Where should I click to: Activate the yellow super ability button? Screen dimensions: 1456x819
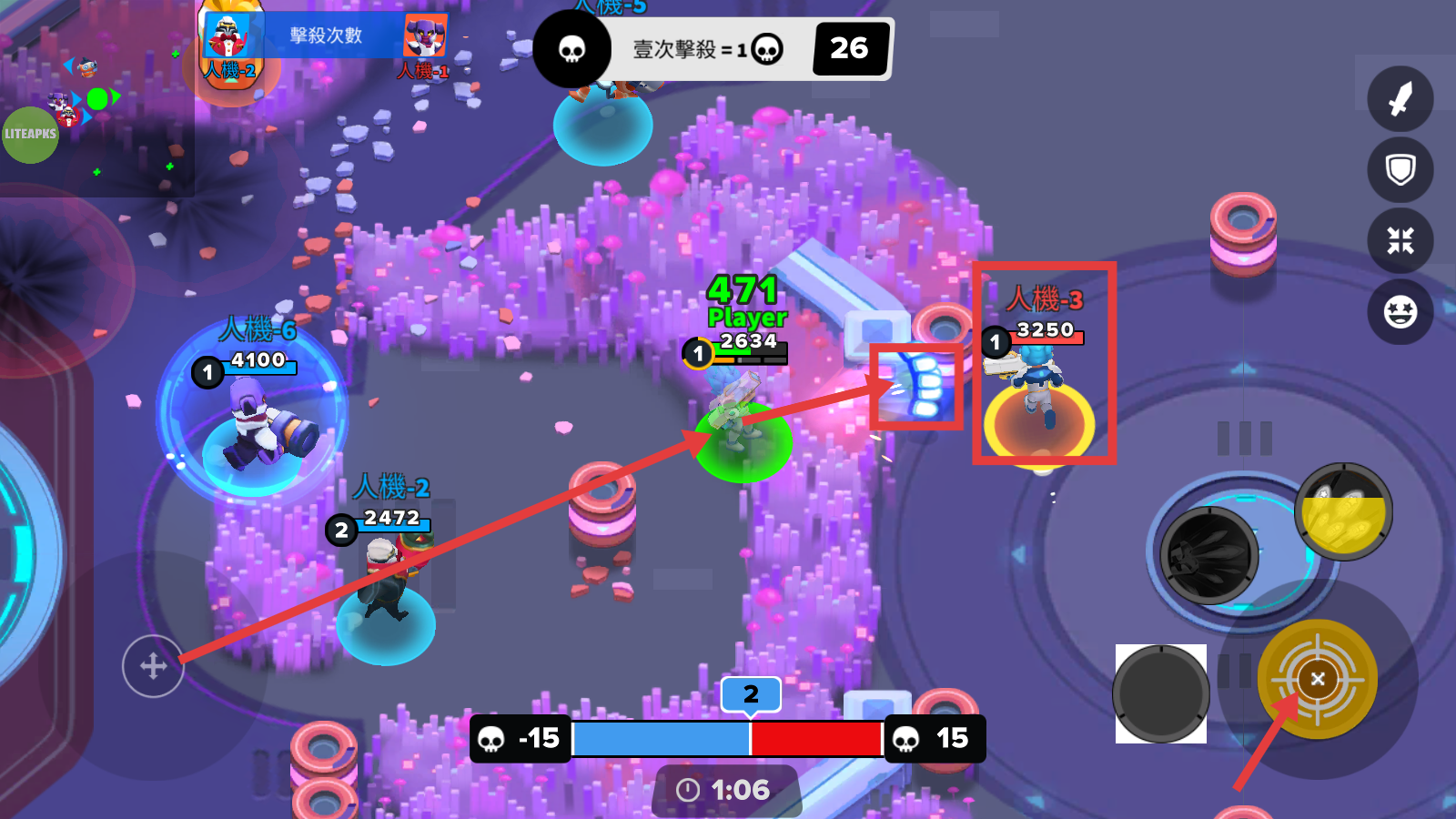[x=1343, y=511]
